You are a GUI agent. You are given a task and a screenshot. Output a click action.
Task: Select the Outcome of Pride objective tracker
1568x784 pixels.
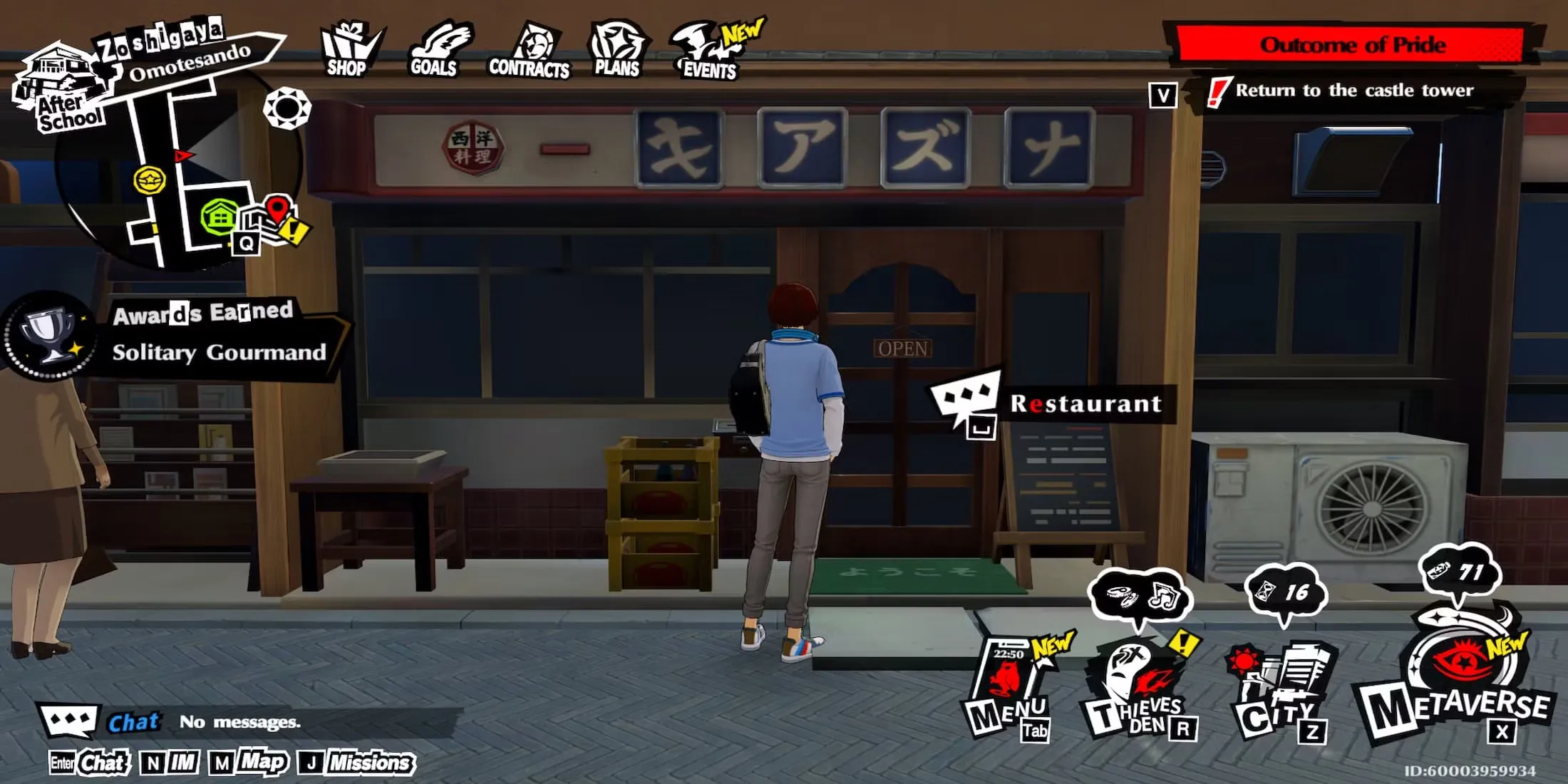click(x=1351, y=45)
